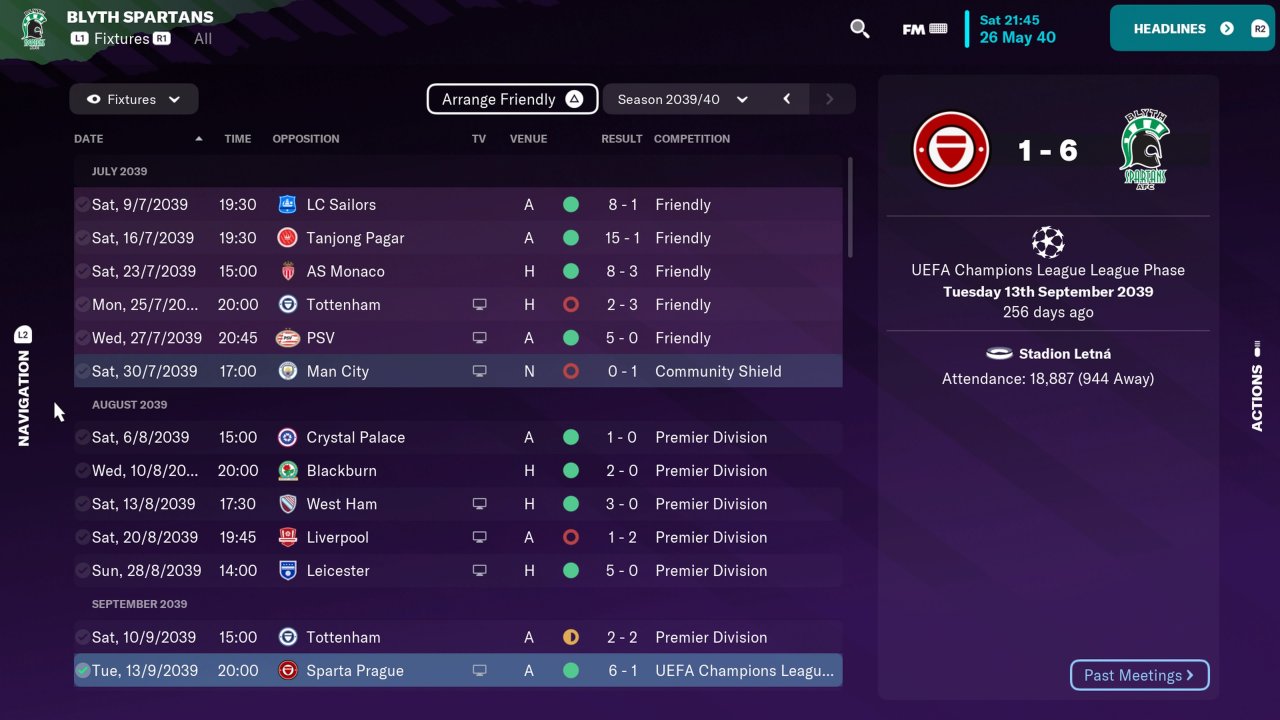Open the date and time calendar
This screenshot has width=1280, height=720.
click(1017, 29)
